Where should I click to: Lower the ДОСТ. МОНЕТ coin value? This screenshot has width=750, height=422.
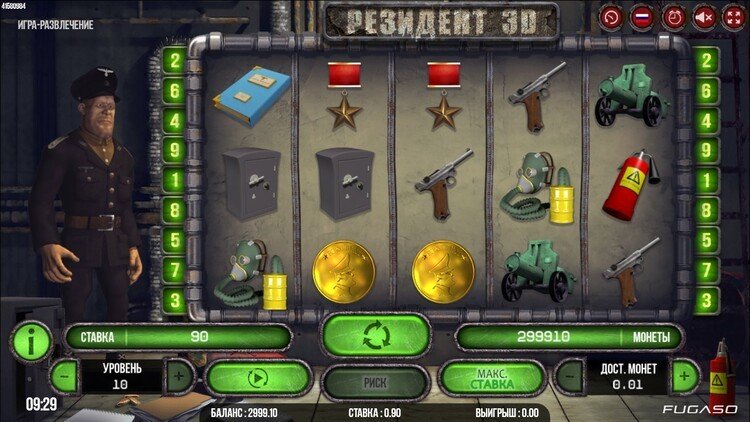point(569,378)
